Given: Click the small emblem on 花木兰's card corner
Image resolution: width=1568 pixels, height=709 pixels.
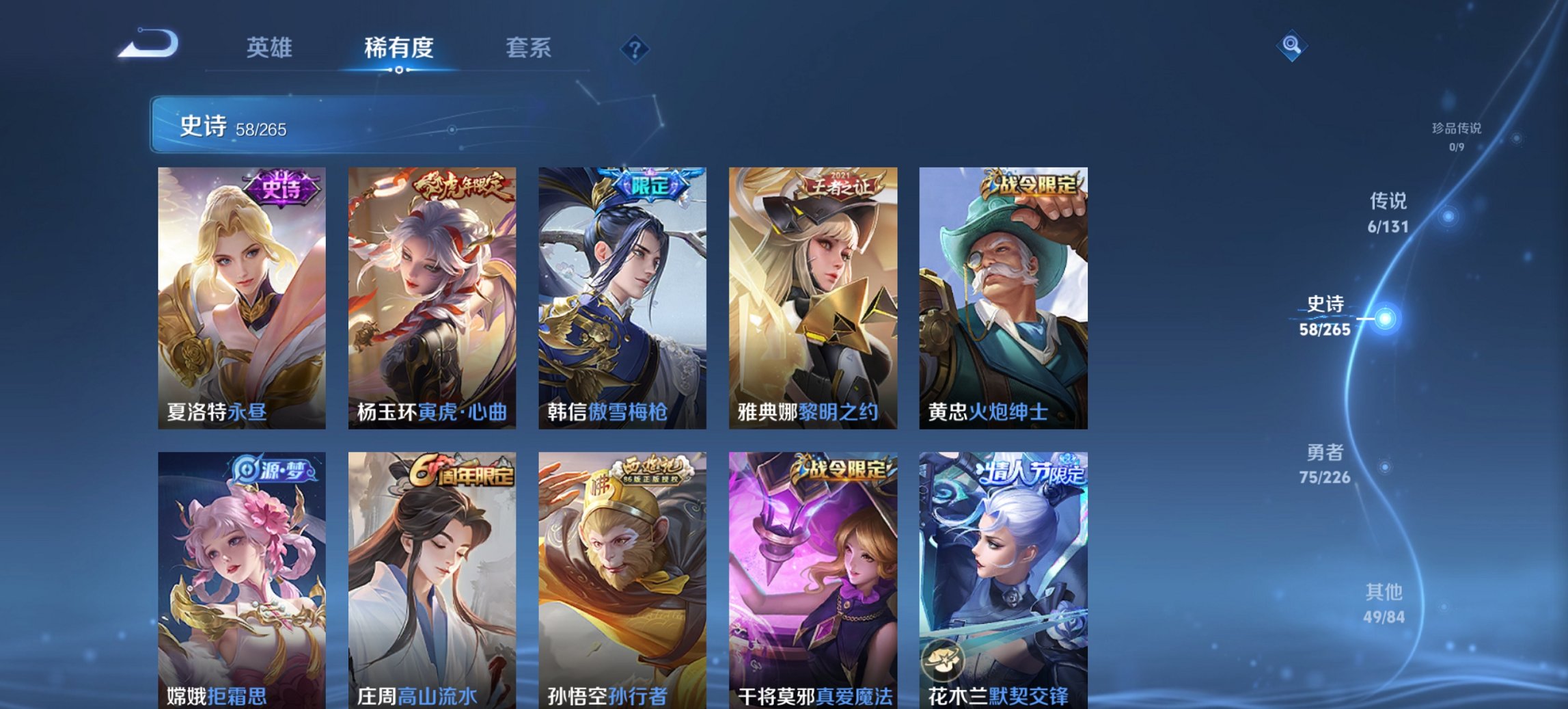Looking at the screenshot, I should pyautogui.click(x=944, y=660).
